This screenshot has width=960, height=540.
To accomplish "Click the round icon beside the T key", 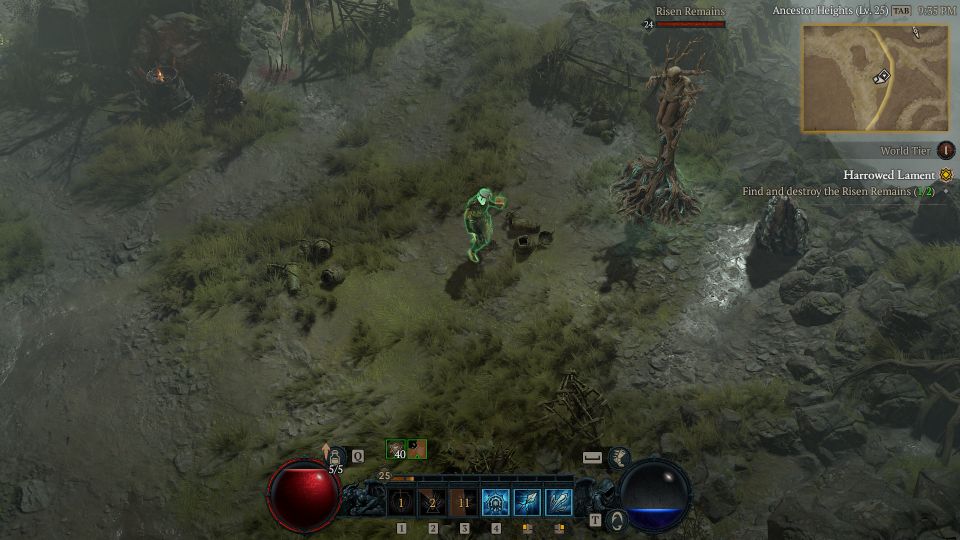I will pos(618,520).
